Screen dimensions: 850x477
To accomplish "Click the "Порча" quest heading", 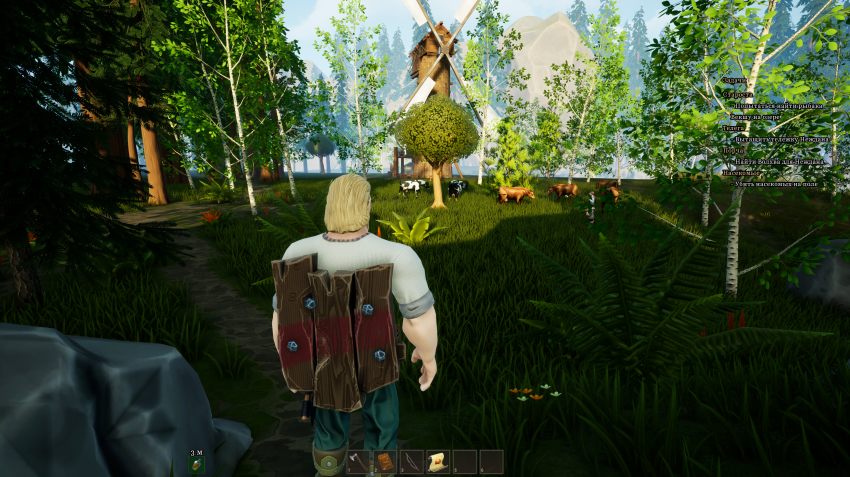I will pyautogui.click(x=733, y=150).
